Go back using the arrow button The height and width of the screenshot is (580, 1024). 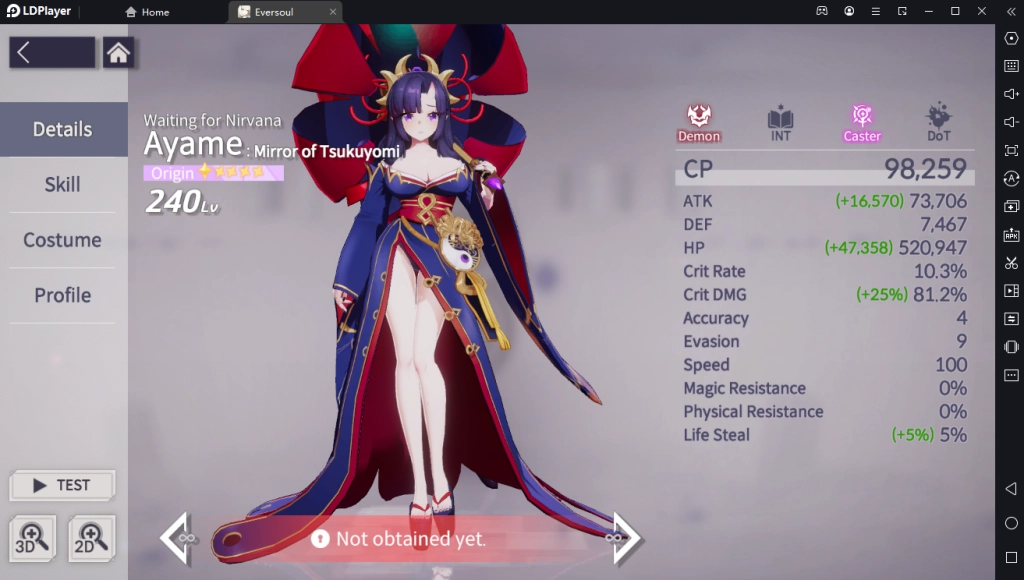tap(52, 53)
